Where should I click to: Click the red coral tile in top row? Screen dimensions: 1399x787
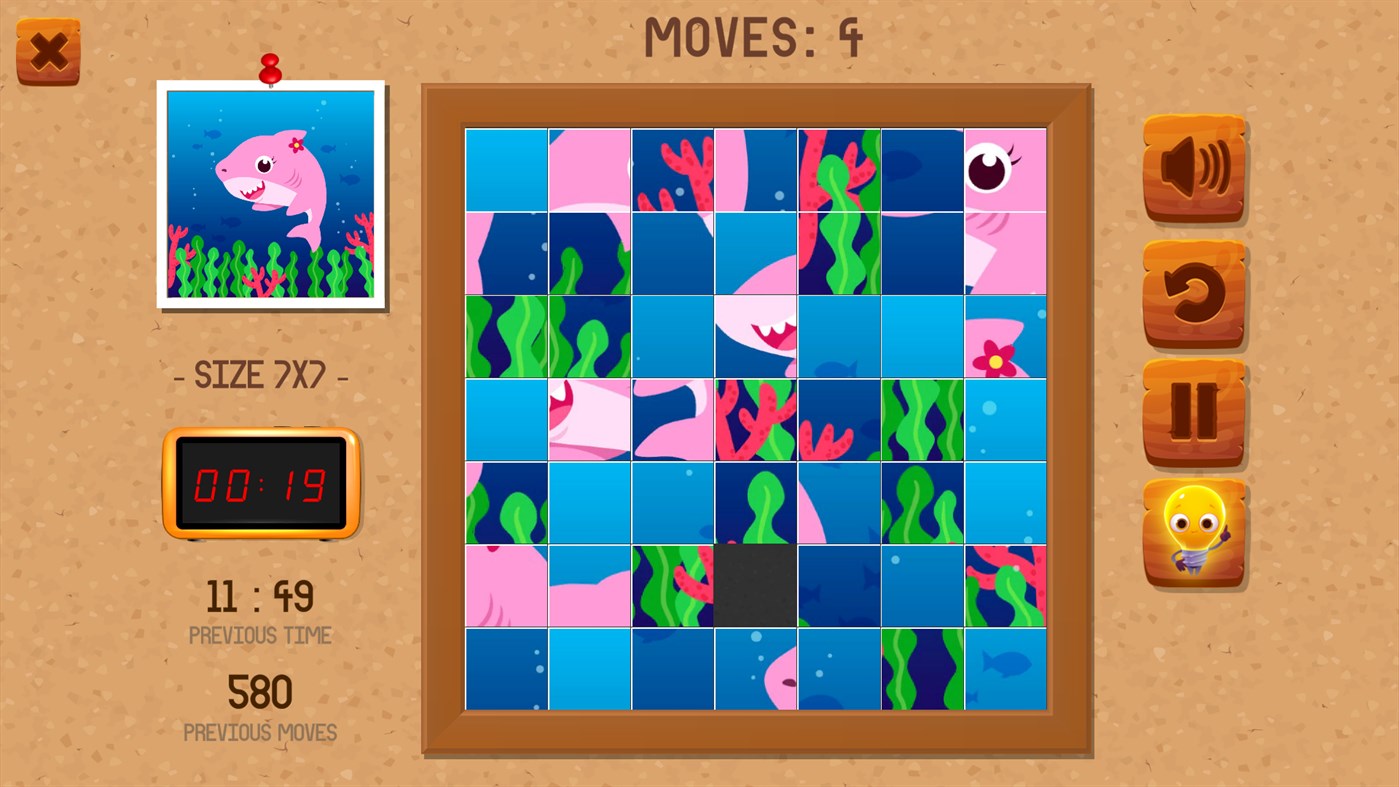(672, 168)
